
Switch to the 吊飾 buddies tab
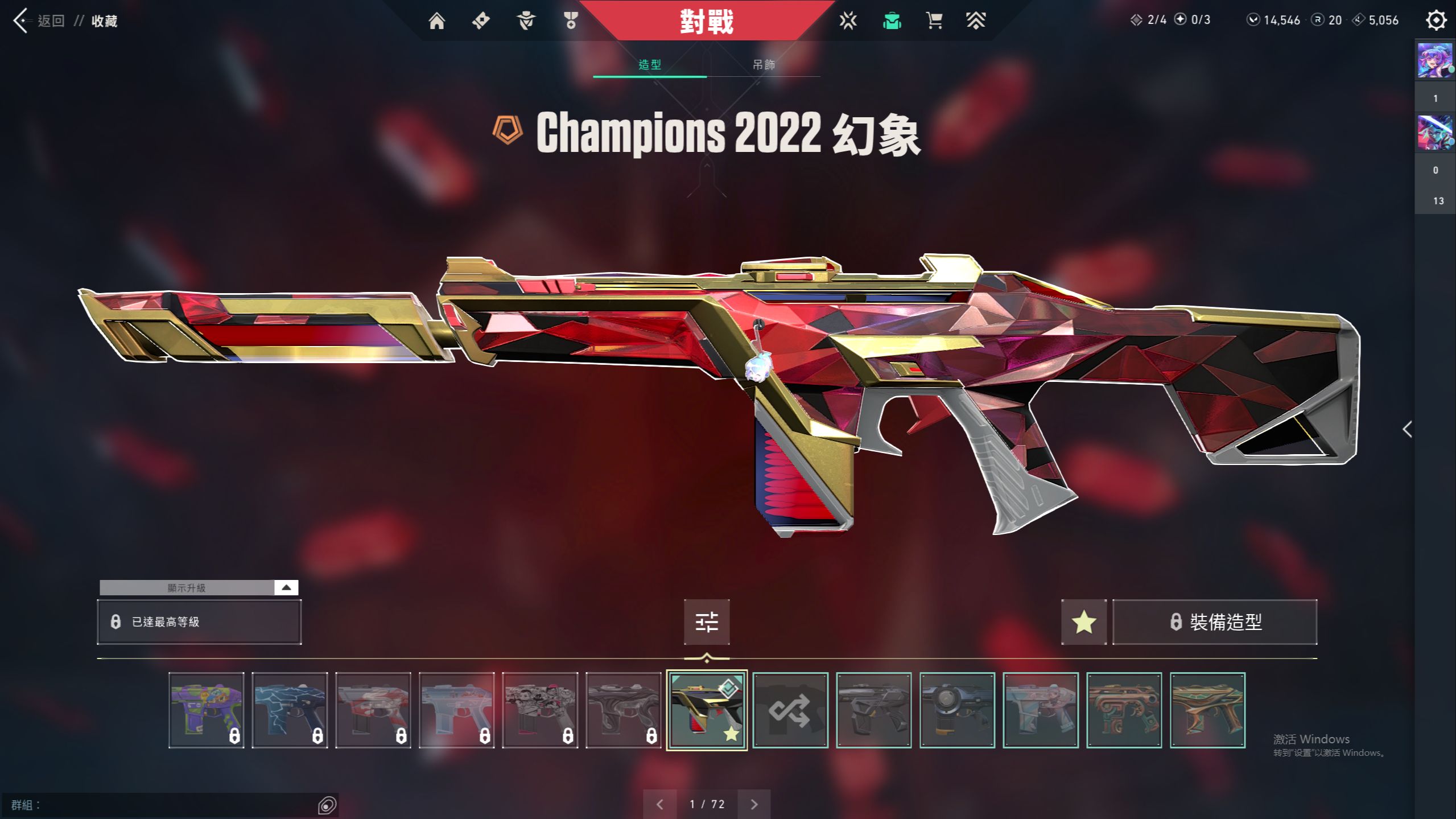pos(764,65)
